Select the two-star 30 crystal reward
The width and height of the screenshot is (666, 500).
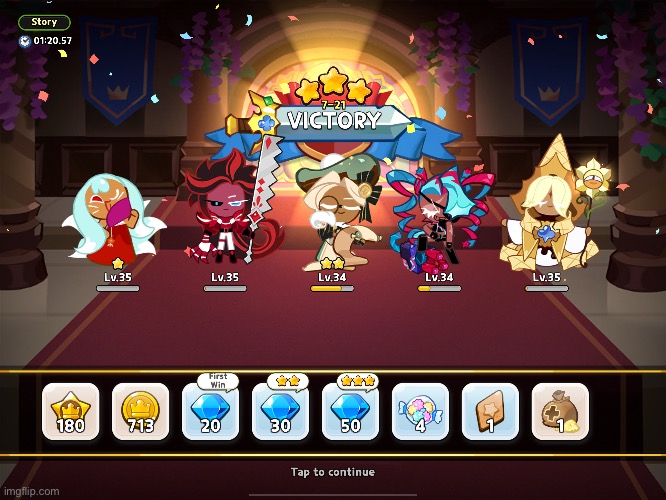click(x=280, y=411)
